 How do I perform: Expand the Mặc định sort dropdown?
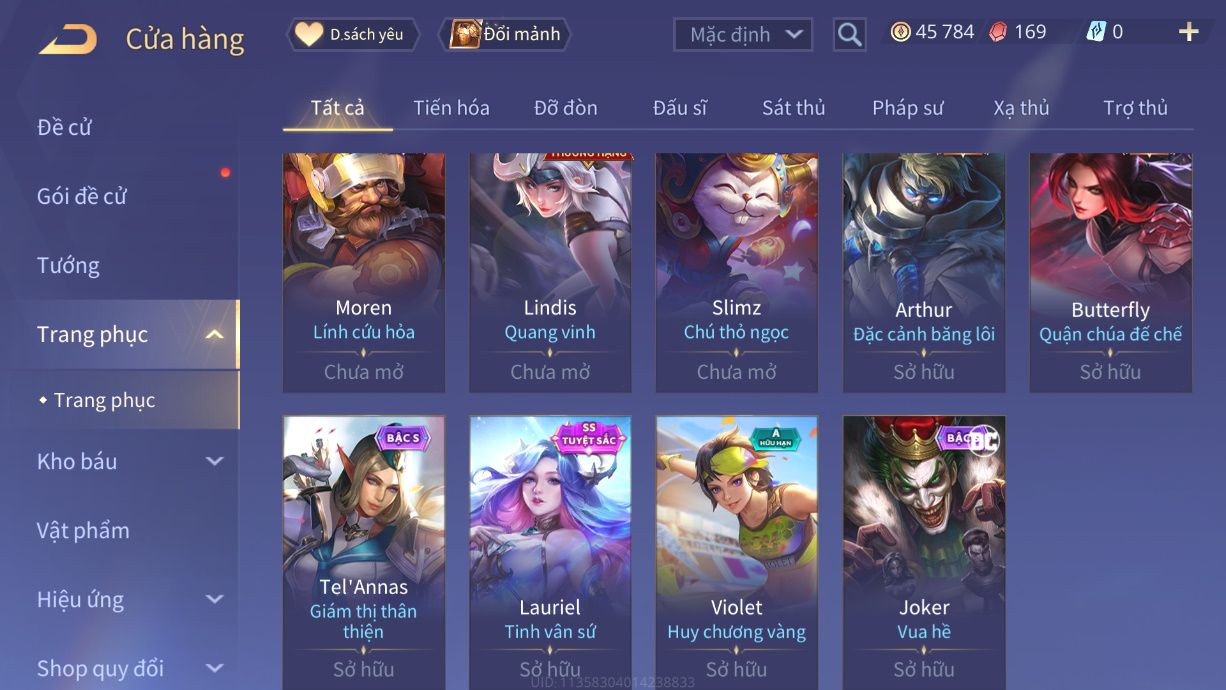pyautogui.click(x=742, y=35)
